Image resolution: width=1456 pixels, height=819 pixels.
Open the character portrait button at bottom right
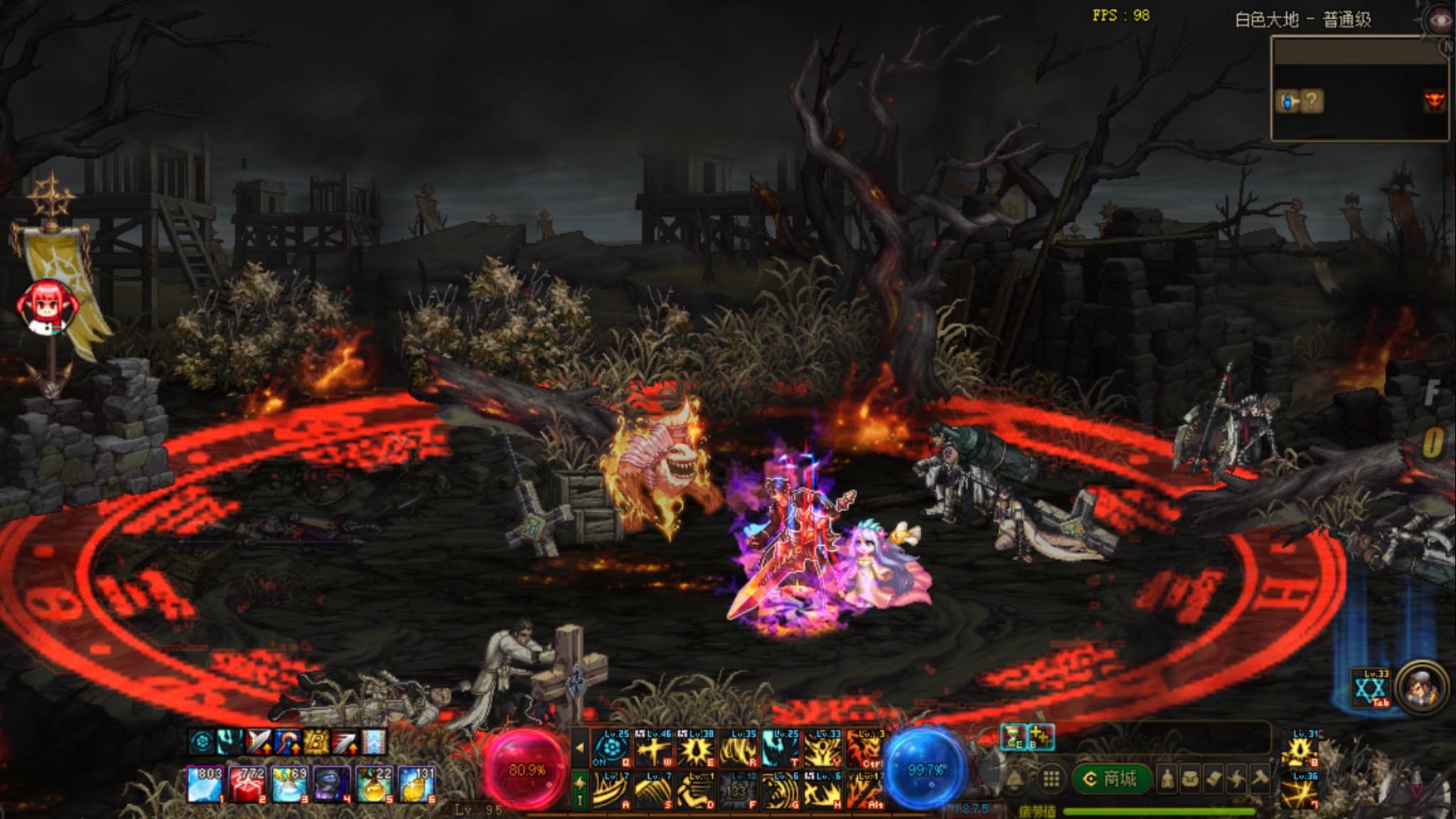[1421, 687]
